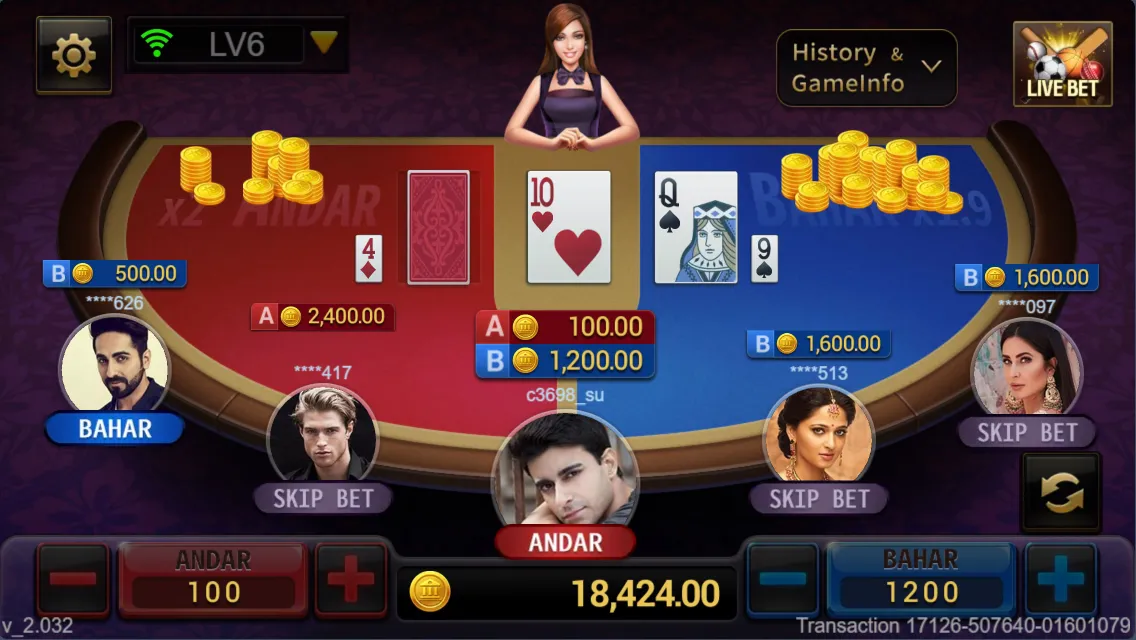
Task: Open the gear settings menu
Action: (73, 56)
